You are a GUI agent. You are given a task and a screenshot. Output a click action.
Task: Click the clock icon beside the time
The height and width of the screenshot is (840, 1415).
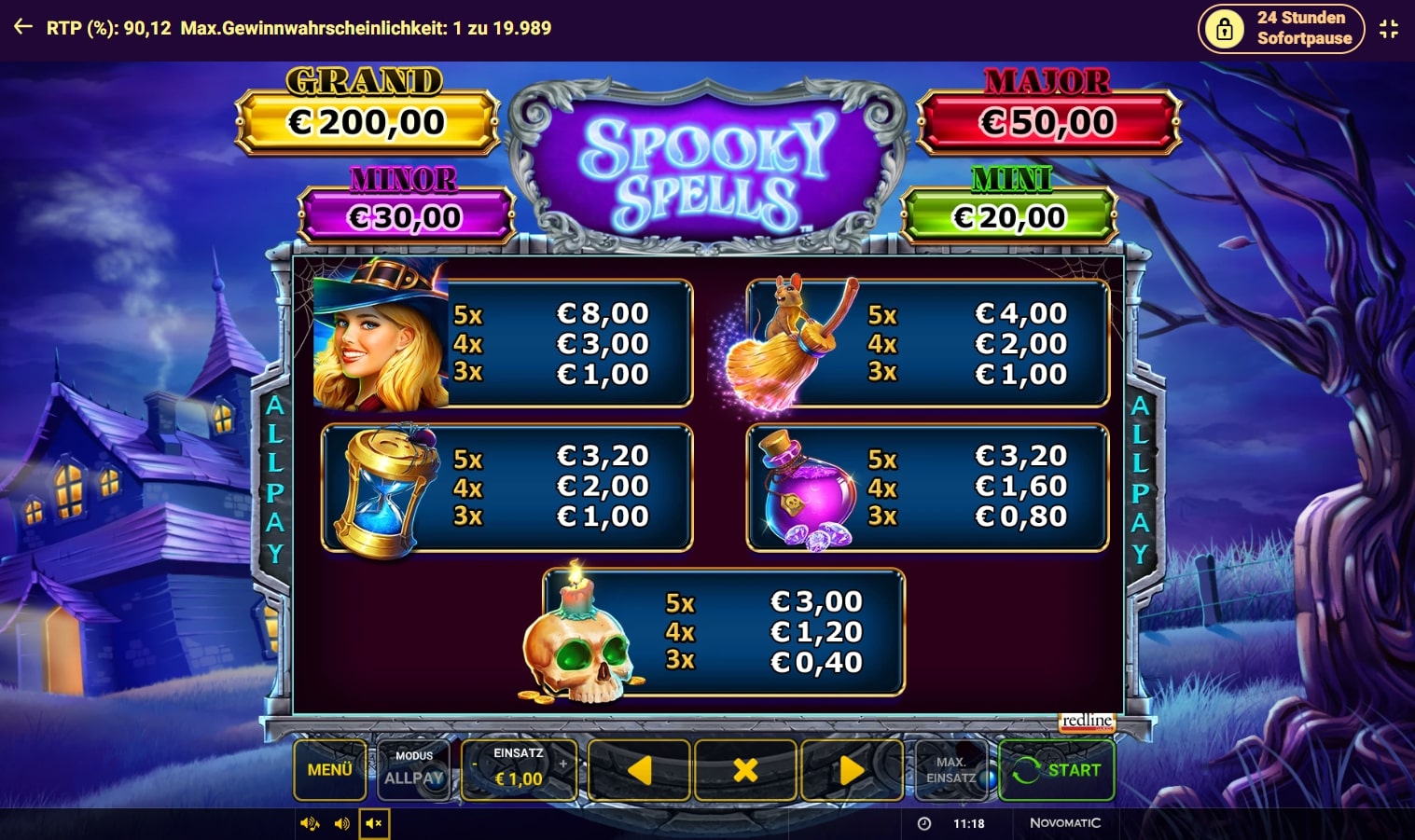click(924, 823)
